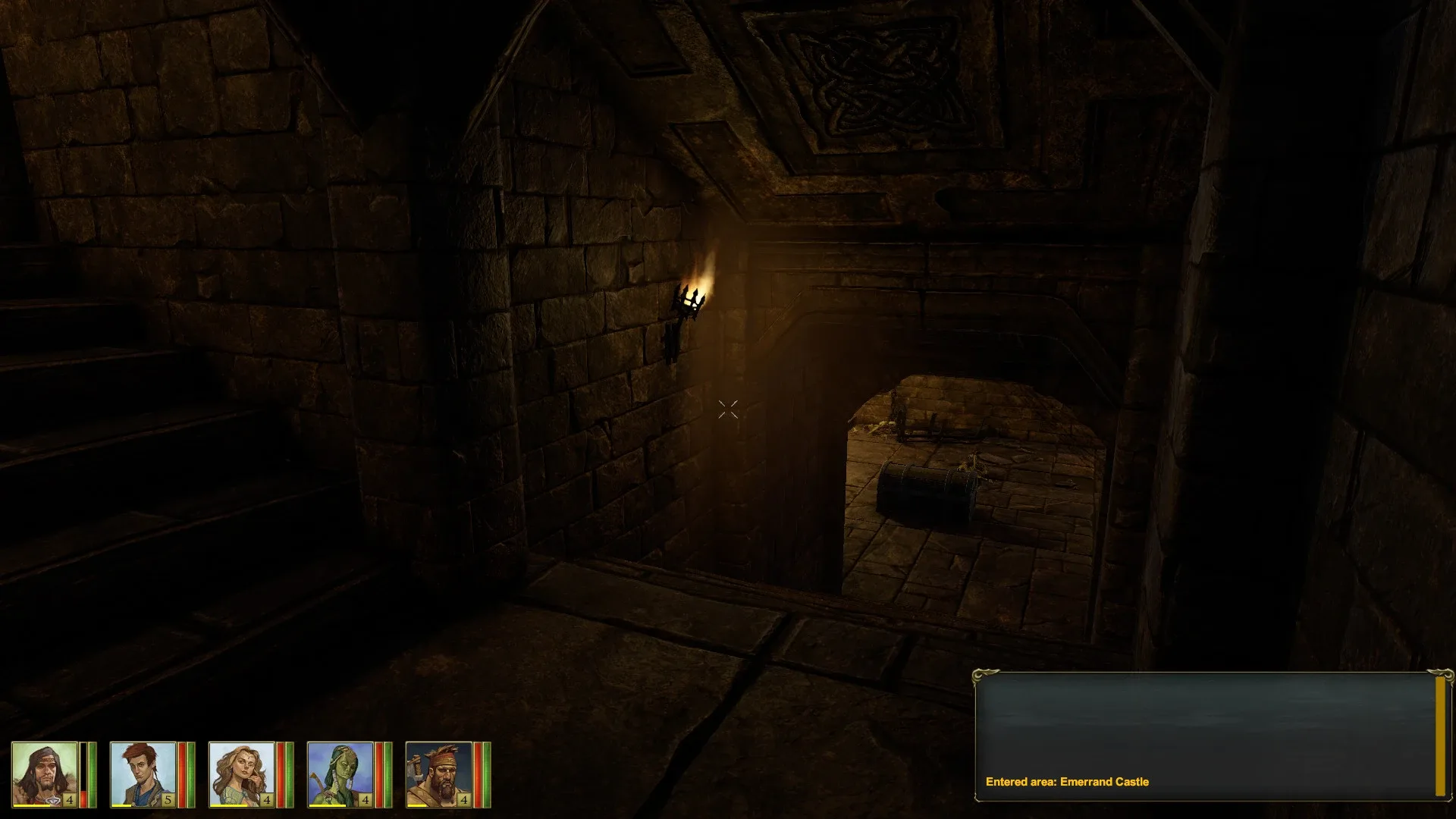Click the red stamina bar next to the dwarf portrait
The height and width of the screenshot is (819, 1456).
478,773
